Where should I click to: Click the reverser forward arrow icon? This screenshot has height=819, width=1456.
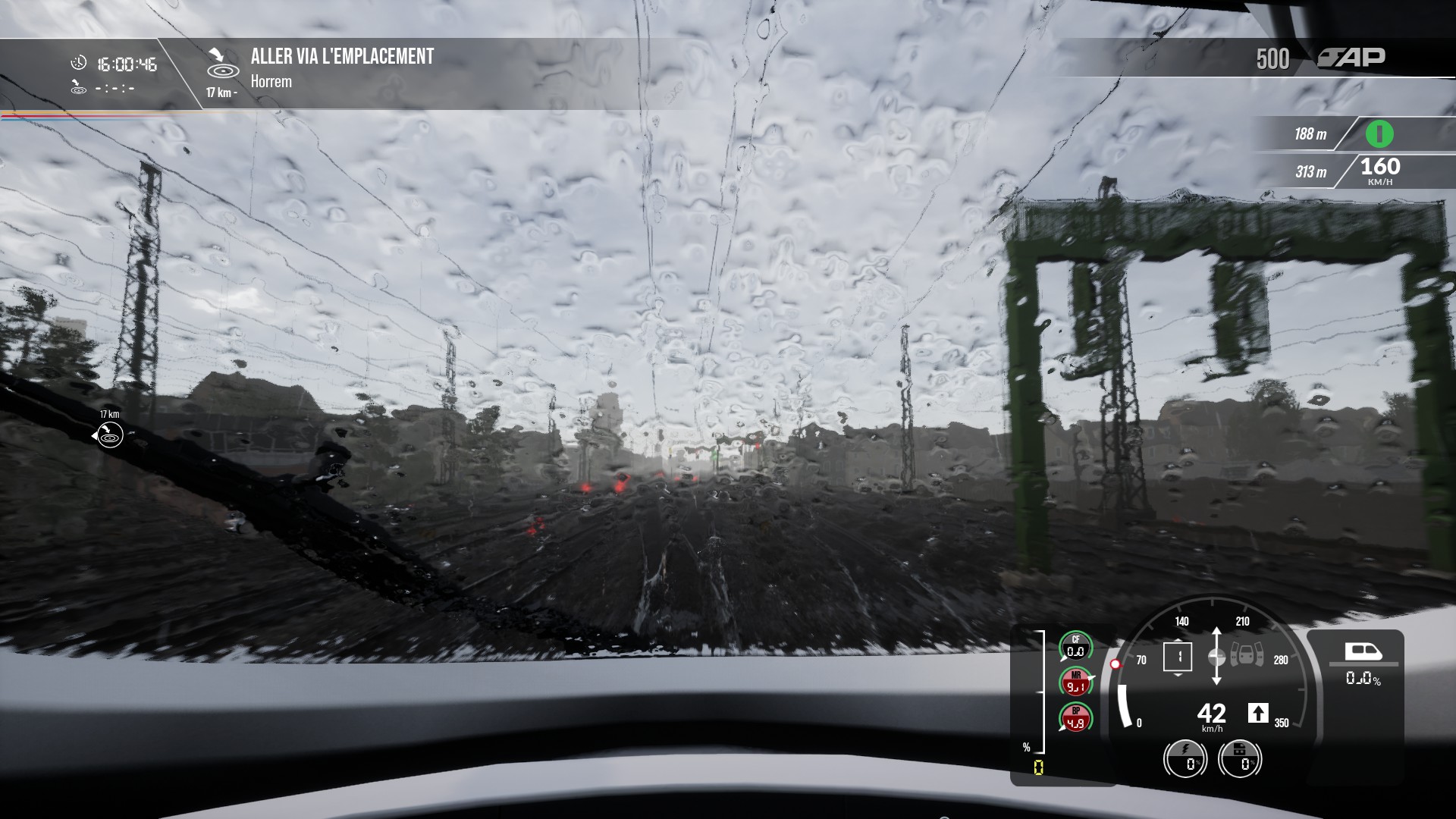[x=1257, y=713]
